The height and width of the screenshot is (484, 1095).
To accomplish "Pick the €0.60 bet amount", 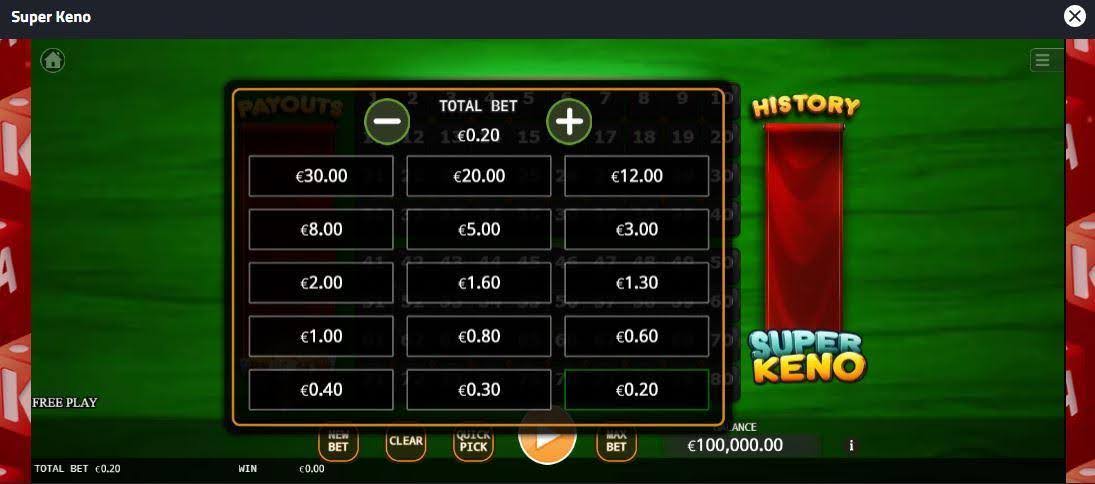I will coord(637,336).
